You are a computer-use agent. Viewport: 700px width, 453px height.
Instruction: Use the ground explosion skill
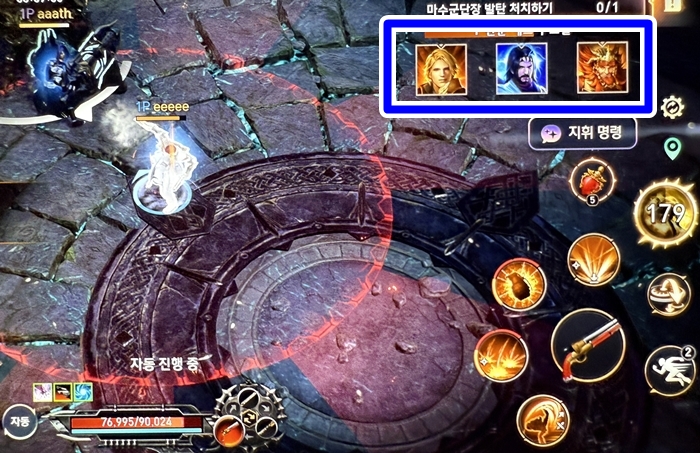click(499, 355)
